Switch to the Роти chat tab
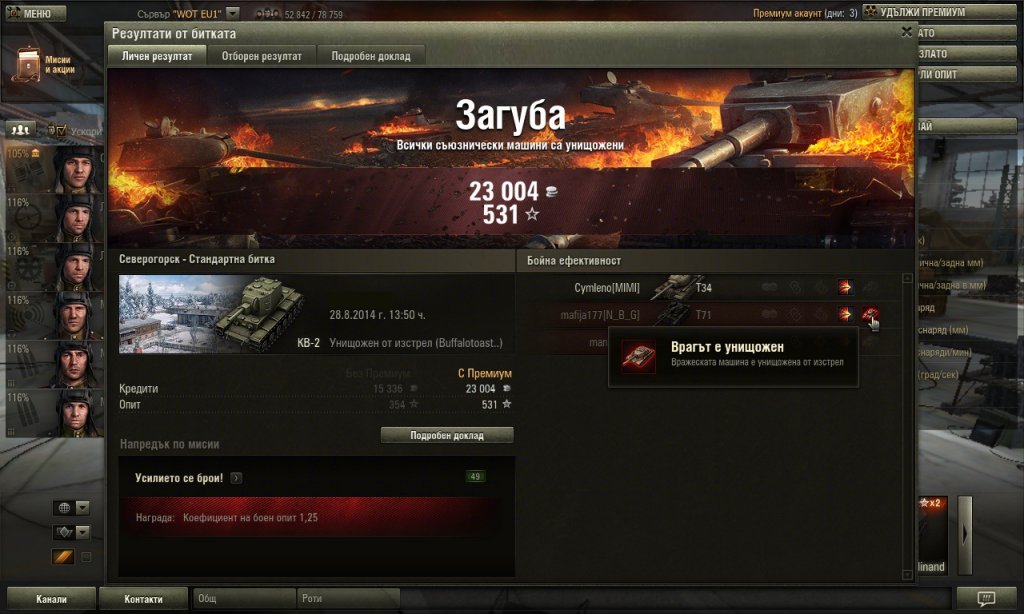This screenshot has width=1024, height=614. click(347, 599)
